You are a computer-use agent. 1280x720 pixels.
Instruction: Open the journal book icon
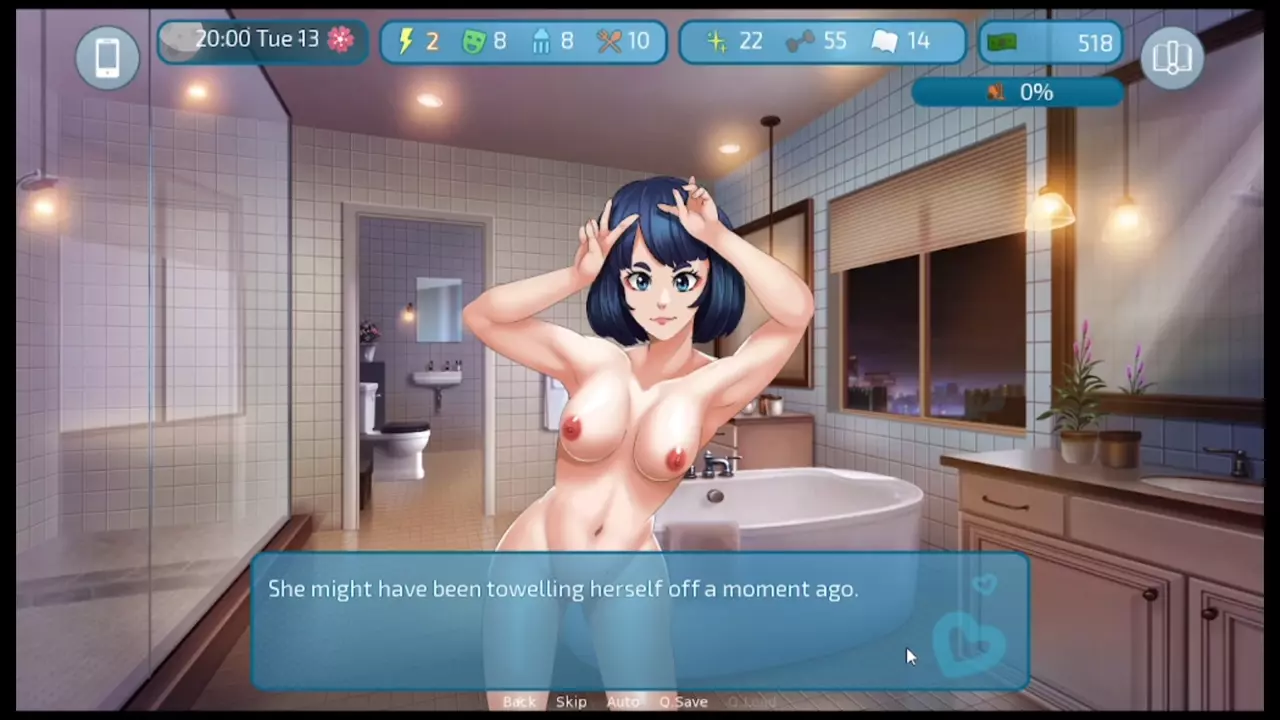[1171, 57]
